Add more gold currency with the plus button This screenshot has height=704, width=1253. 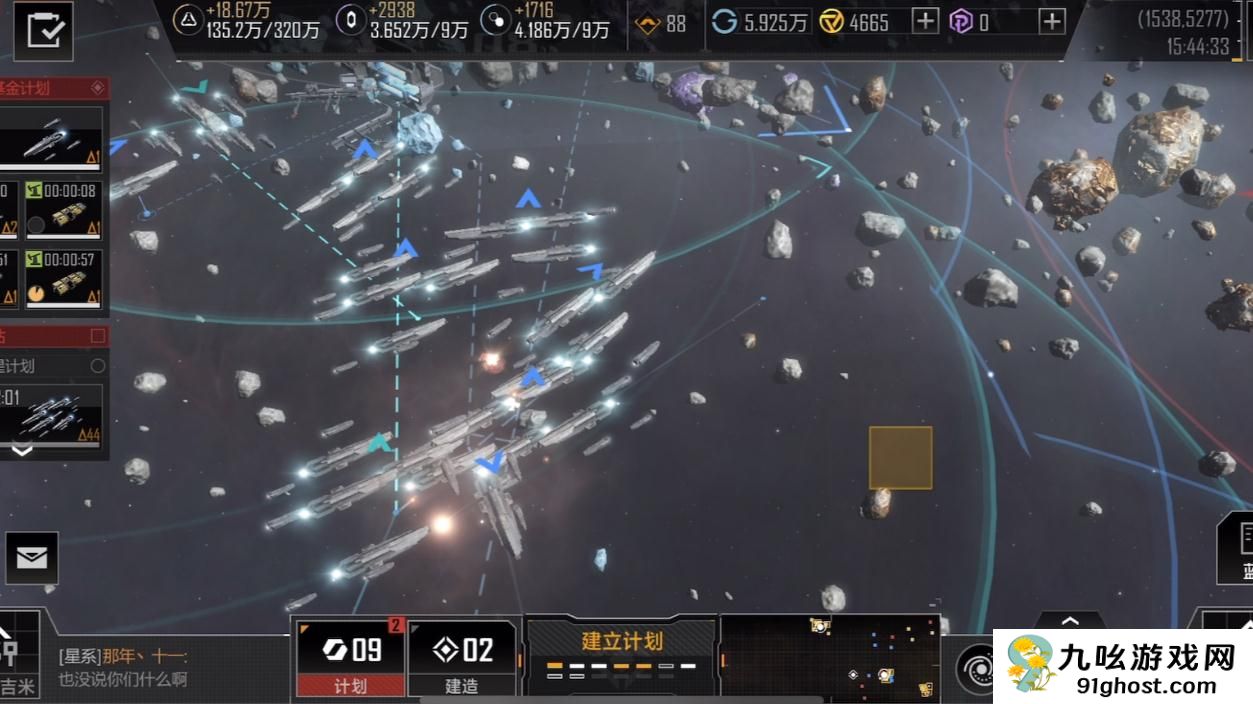[x=925, y=21]
